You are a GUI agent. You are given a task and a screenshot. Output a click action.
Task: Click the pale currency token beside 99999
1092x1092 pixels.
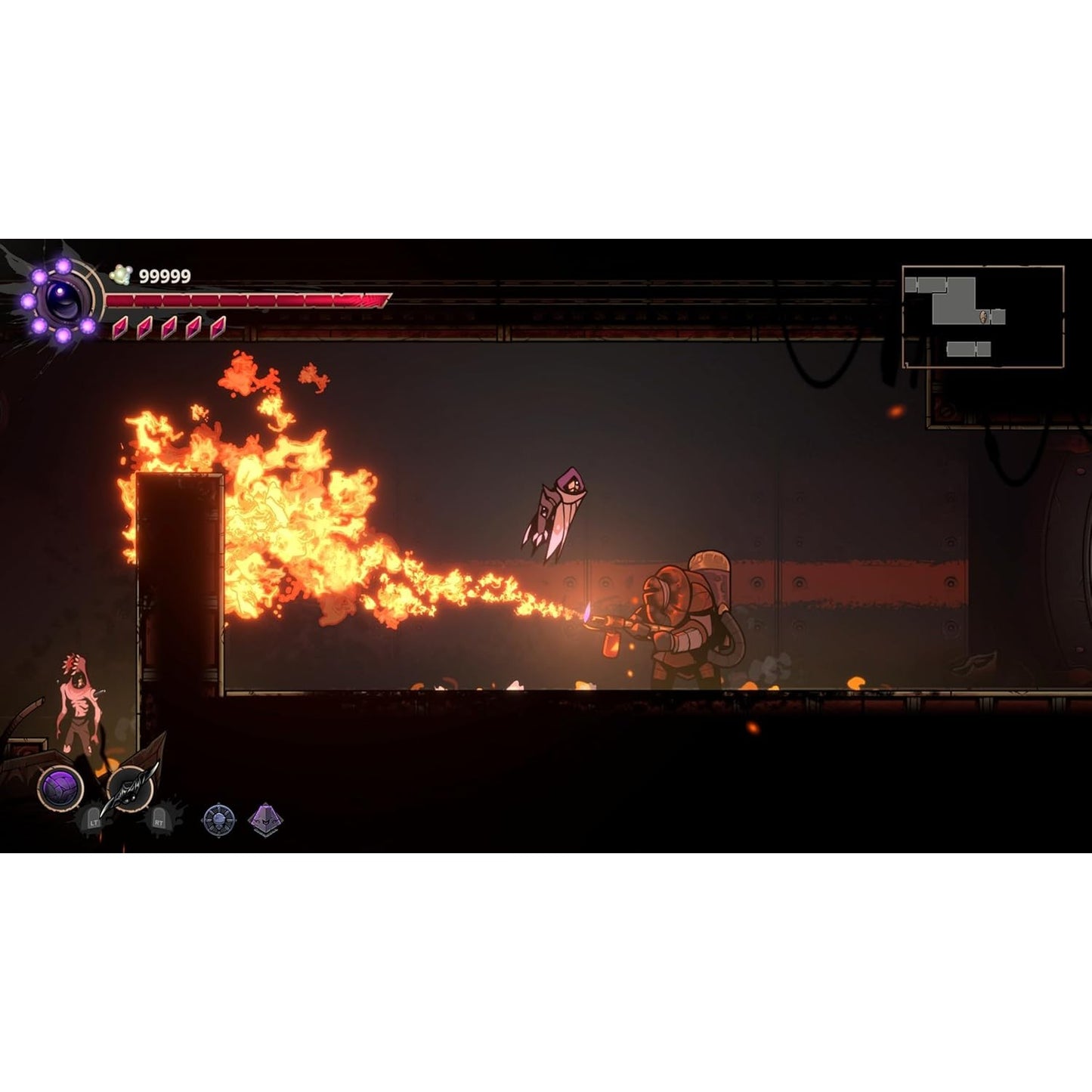click(x=120, y=275)
